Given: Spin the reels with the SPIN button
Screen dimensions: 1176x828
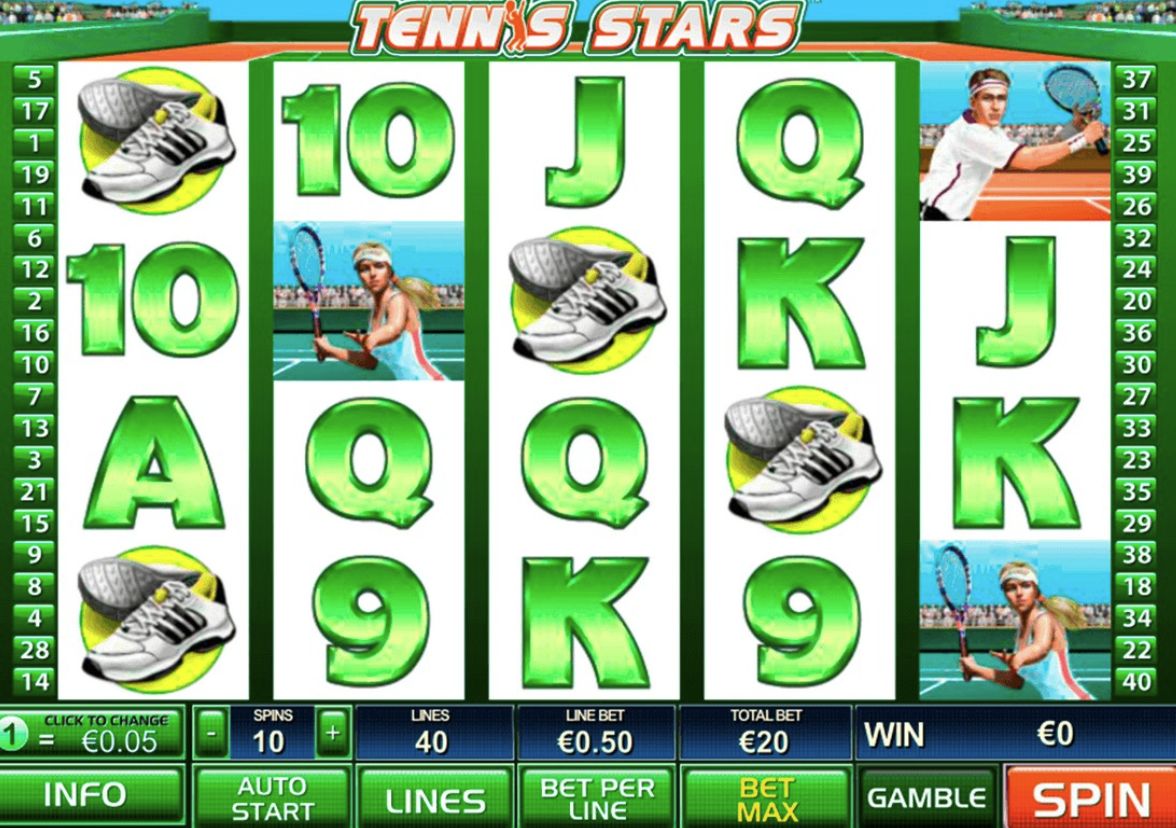Looking at the screenshot, I should point(1090,798).
